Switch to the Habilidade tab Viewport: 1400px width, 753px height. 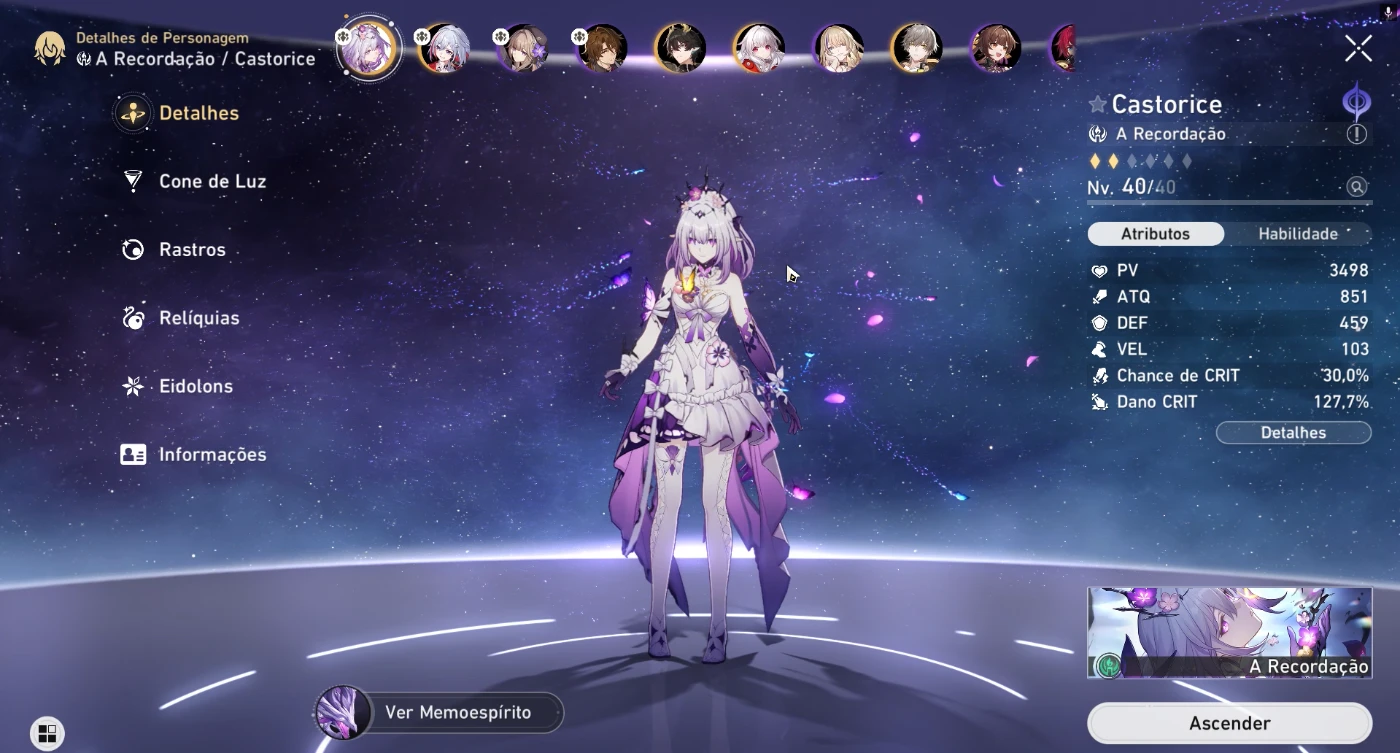tap(1297, 234)
